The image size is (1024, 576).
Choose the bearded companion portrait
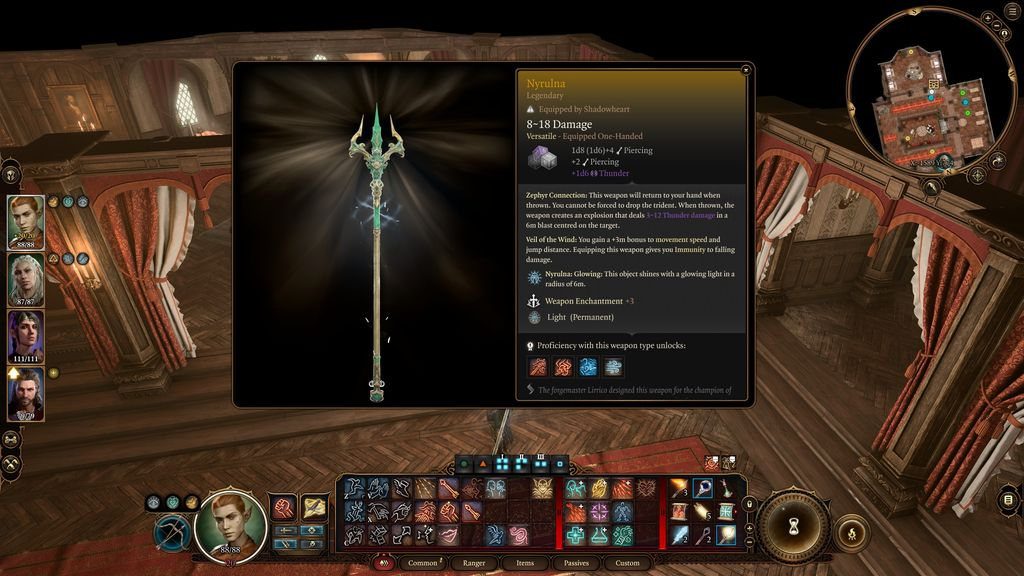click(x=25, y=393)
